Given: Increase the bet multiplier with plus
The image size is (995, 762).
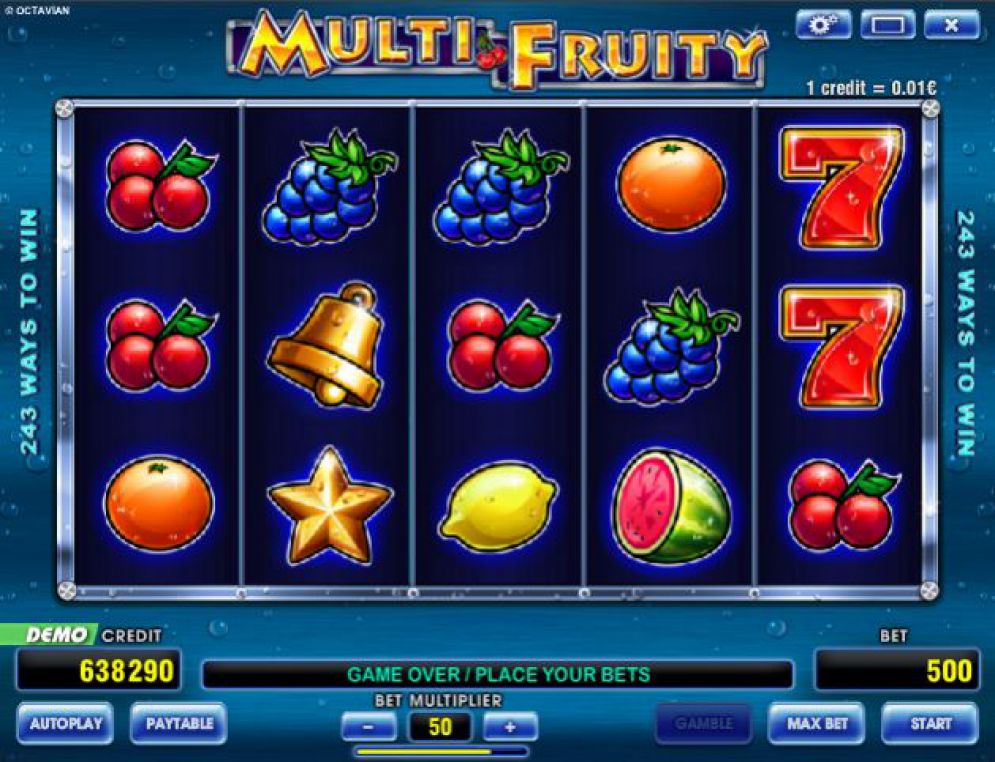Looking at the screenshot, I should [x=510, y=726].
